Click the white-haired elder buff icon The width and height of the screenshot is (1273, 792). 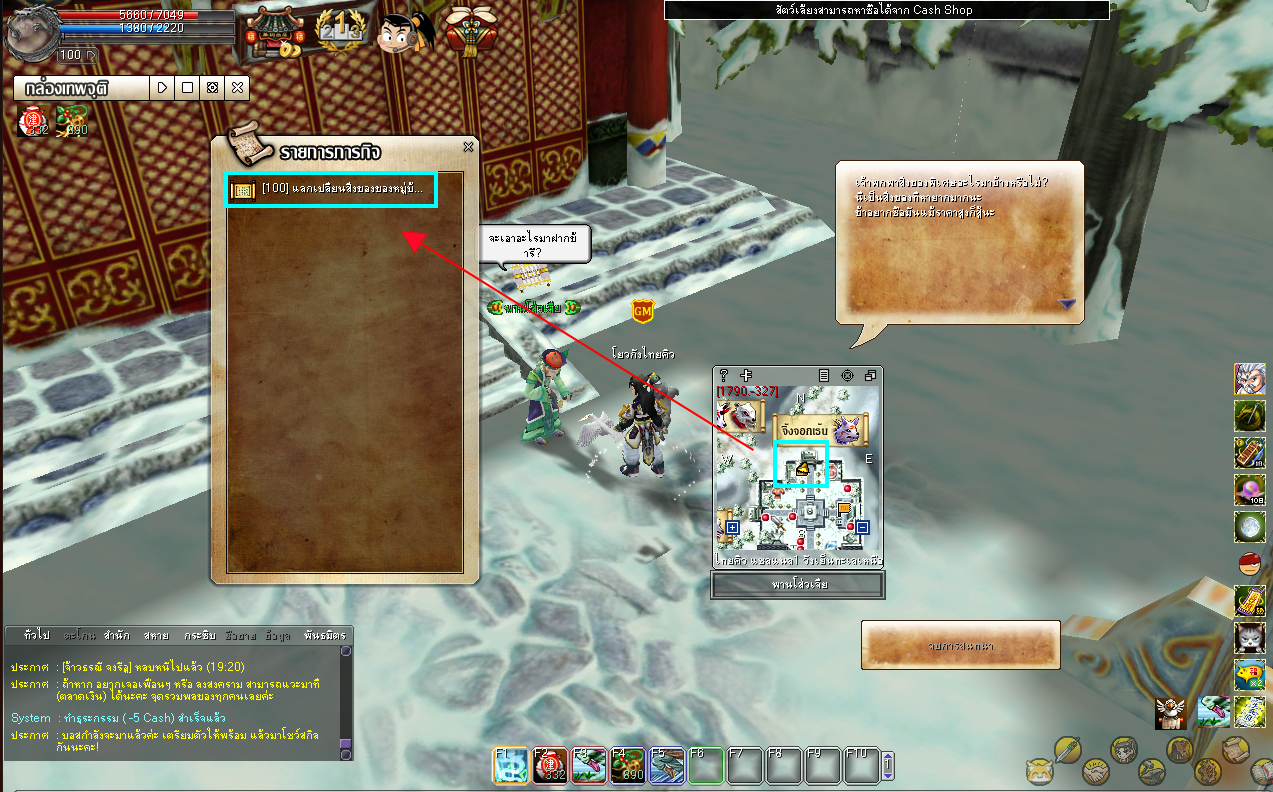pos(1249,380)
